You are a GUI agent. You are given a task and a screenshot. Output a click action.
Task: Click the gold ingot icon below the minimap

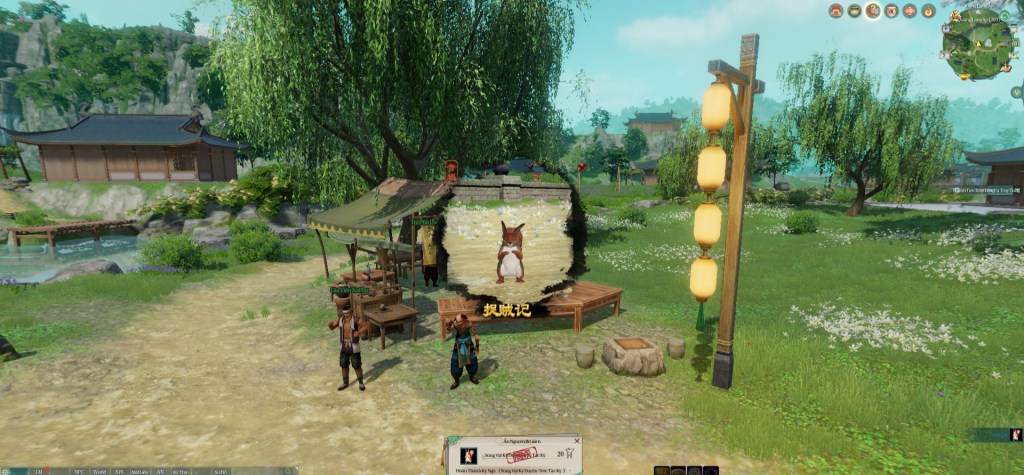[965, 76]
